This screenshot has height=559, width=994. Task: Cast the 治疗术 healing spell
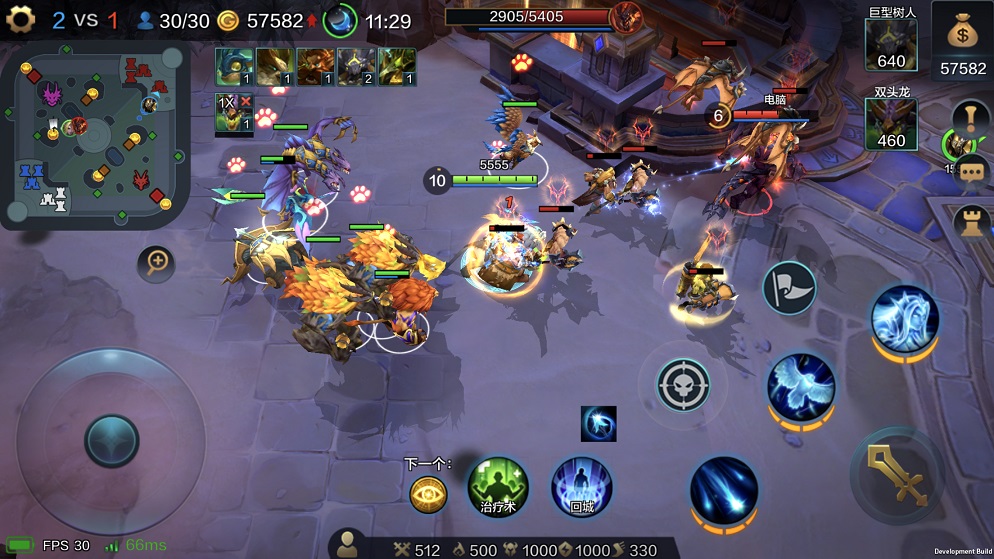[x=497, y=487]
